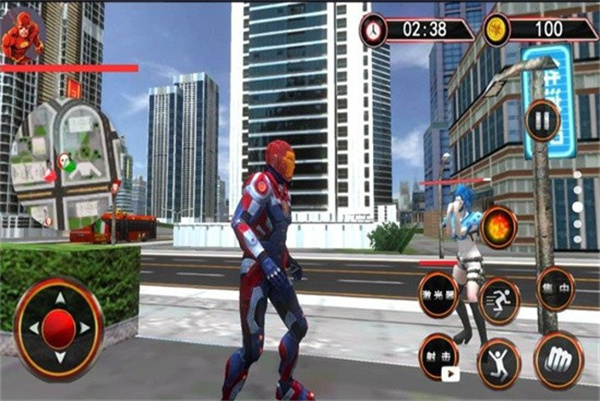Fire the 激光眼 laser eye ability
The width and height of the screenshot is (600, 401).
coord(438,295)
